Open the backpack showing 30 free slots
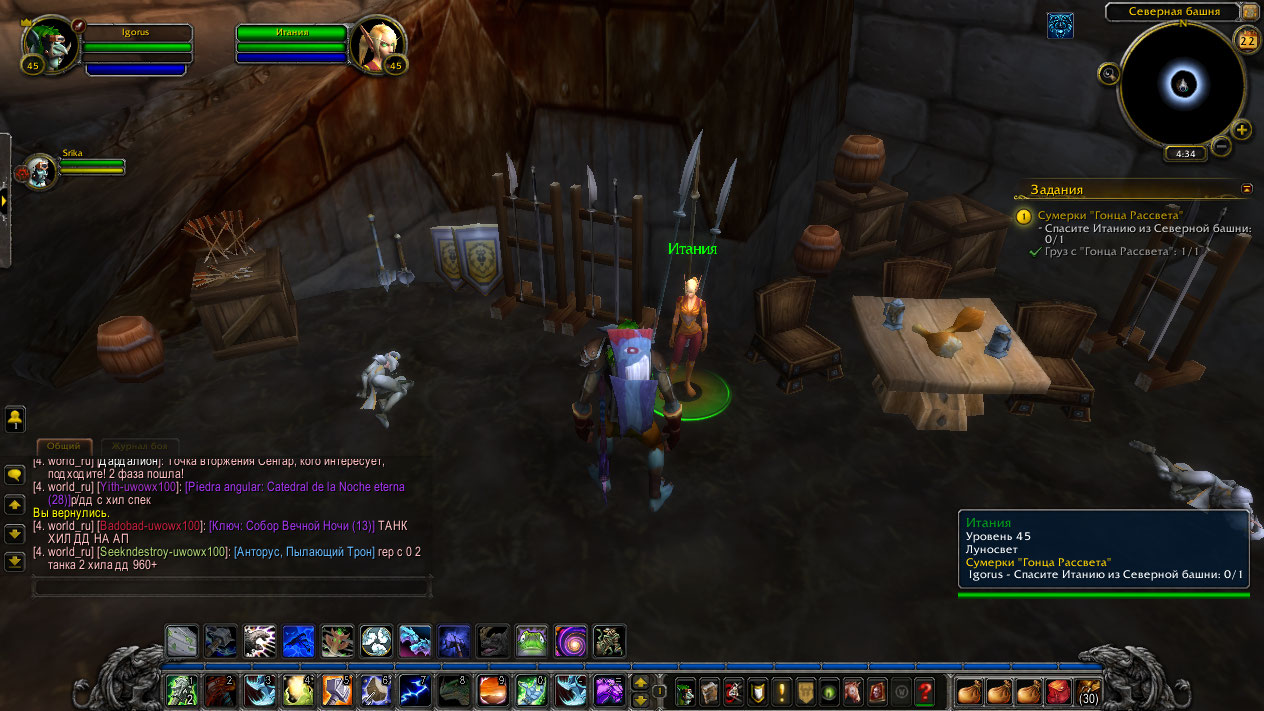This screenshot has height=711, width=1264. click(1087, 690)
